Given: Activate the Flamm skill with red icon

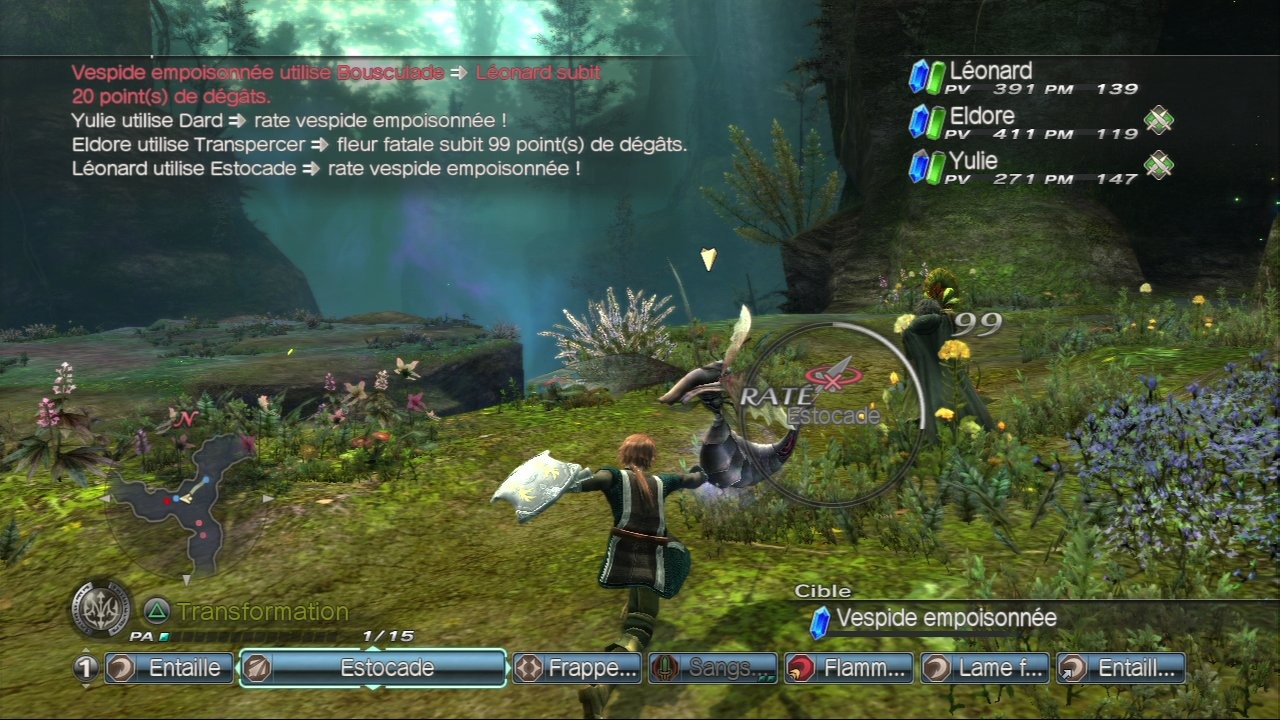Looking at the screenshot, I should tap(849, 668).
